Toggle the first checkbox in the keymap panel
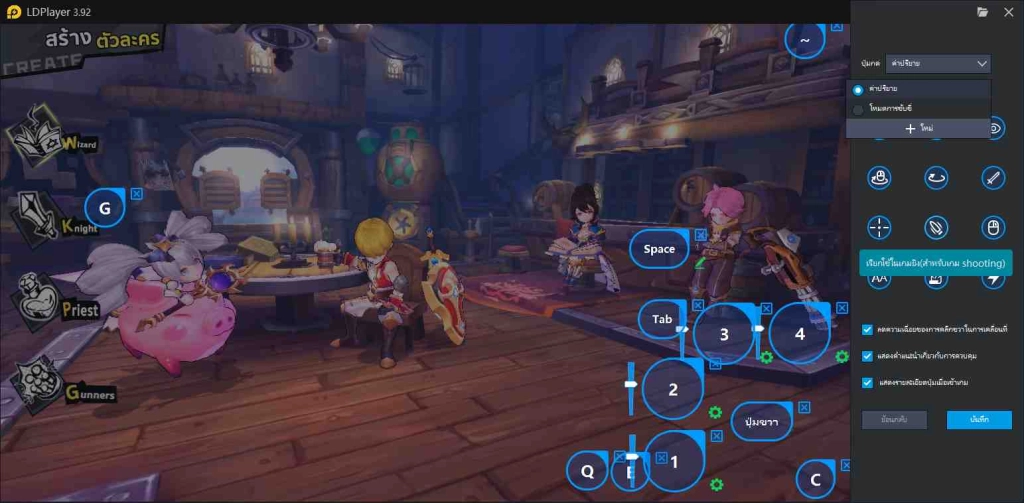 click(x=867, y=329)
